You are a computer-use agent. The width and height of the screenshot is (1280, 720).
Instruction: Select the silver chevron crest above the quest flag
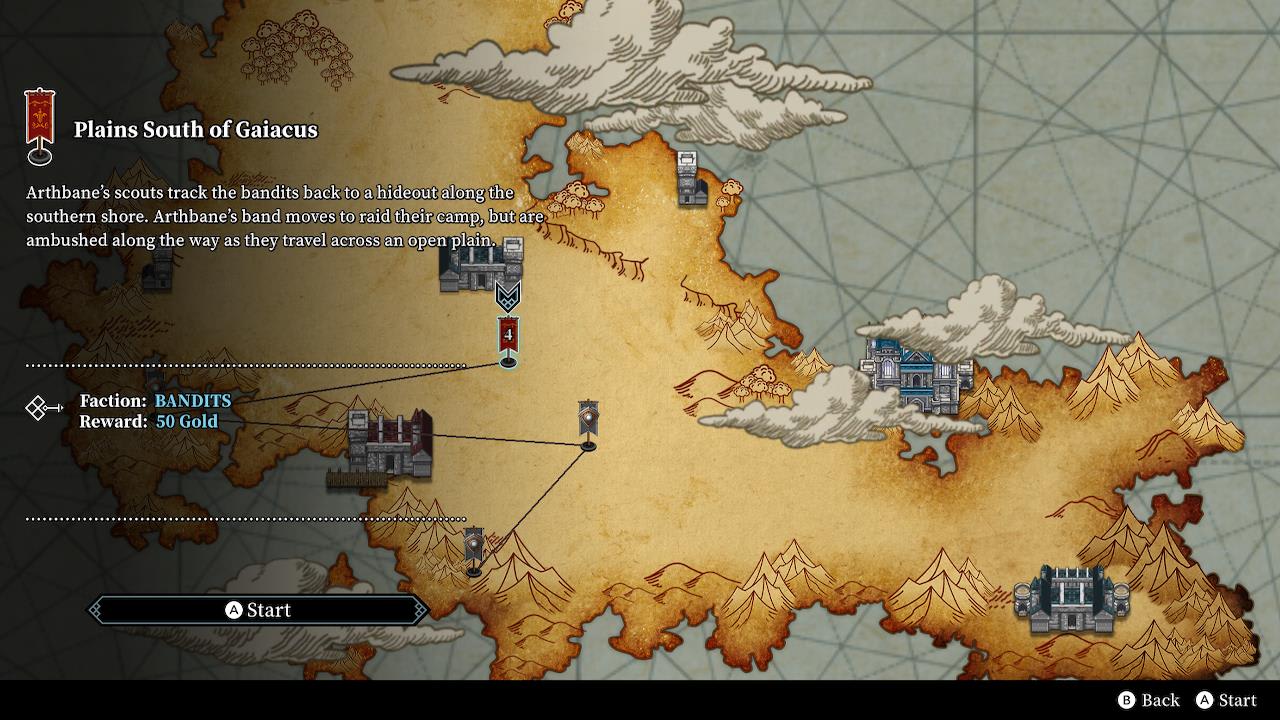(510, 295)
